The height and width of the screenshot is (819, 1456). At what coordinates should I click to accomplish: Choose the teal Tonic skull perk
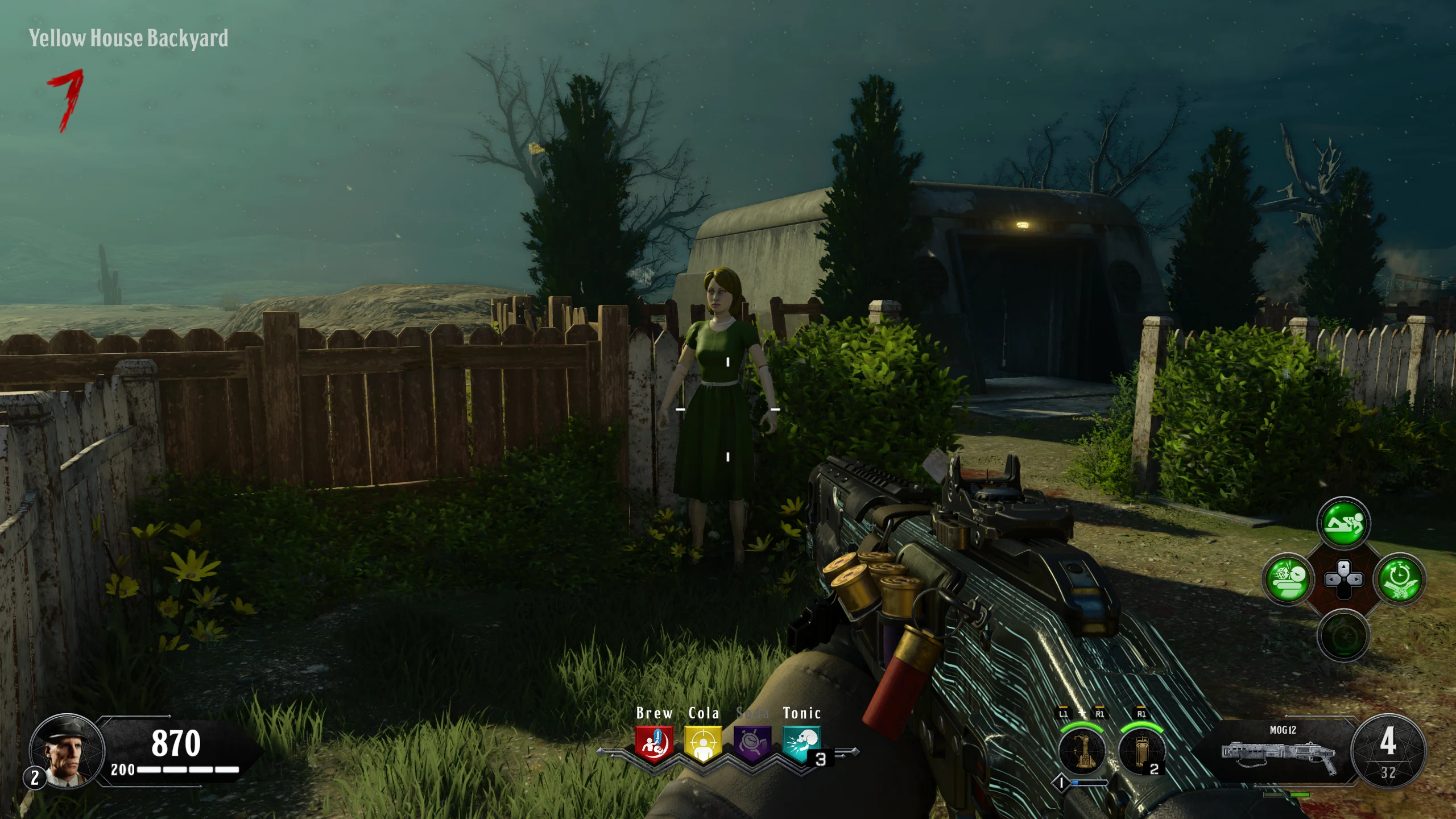801,743
